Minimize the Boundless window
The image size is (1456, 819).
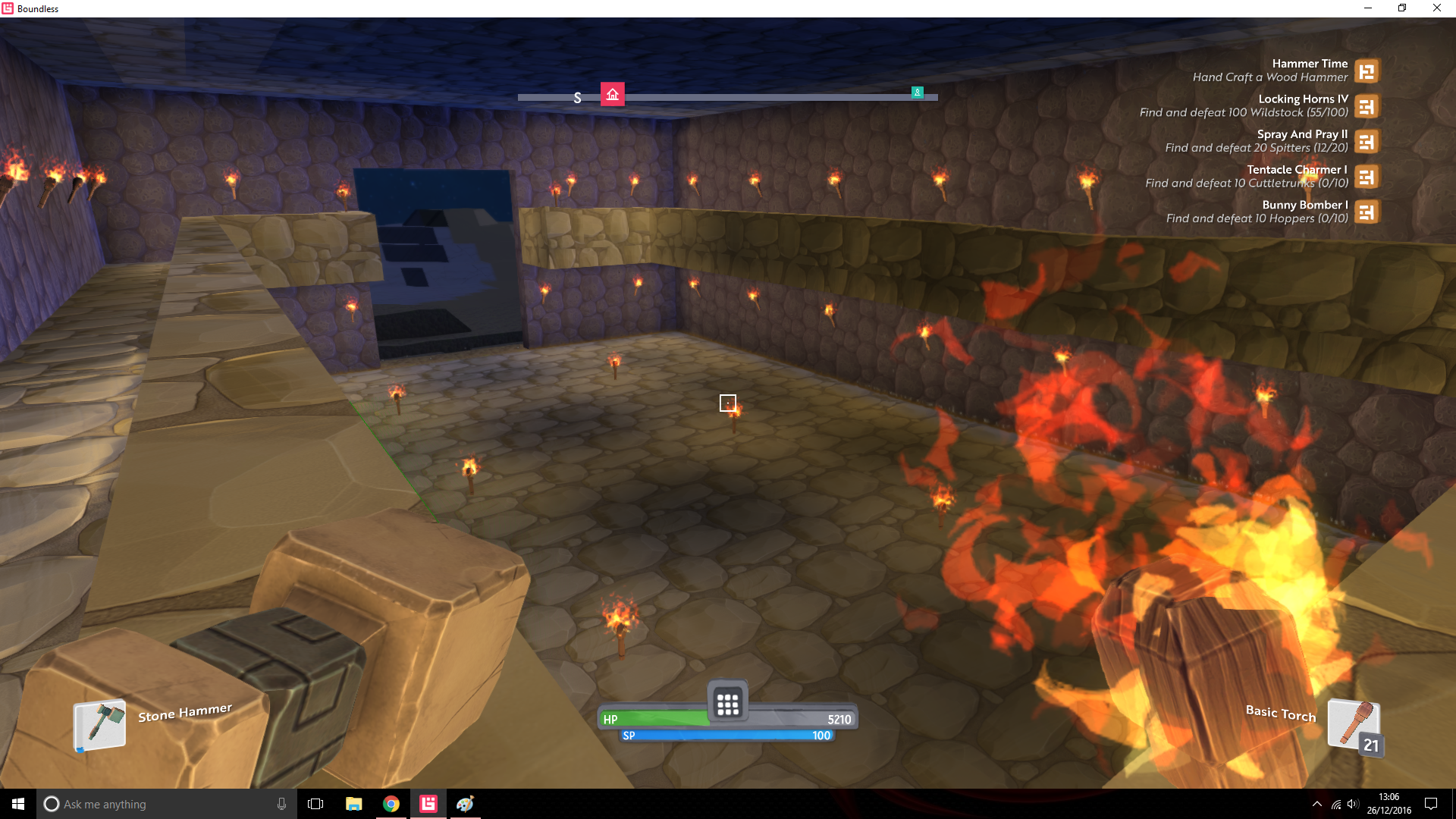pyautogui.click(x=1368, y=8)
